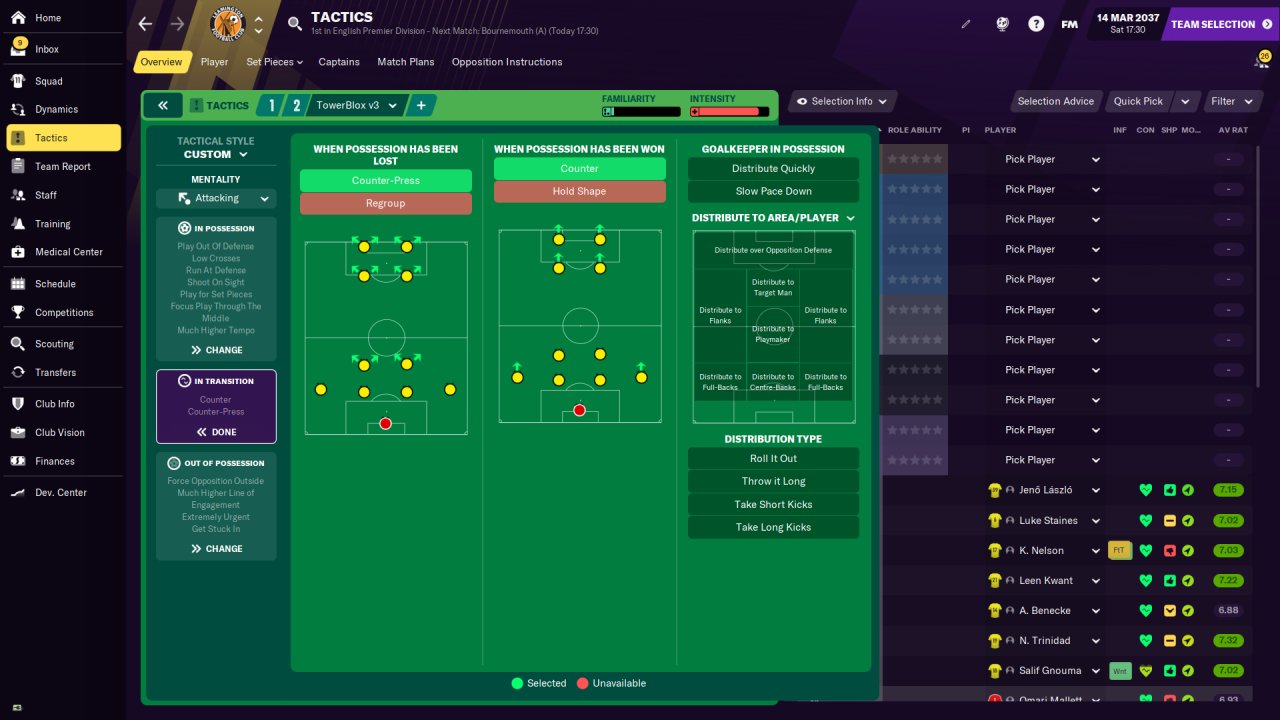Screen dimensions: 1280x720
Task: Select Hold Shape when possession is won
Action: click(579, 191)
